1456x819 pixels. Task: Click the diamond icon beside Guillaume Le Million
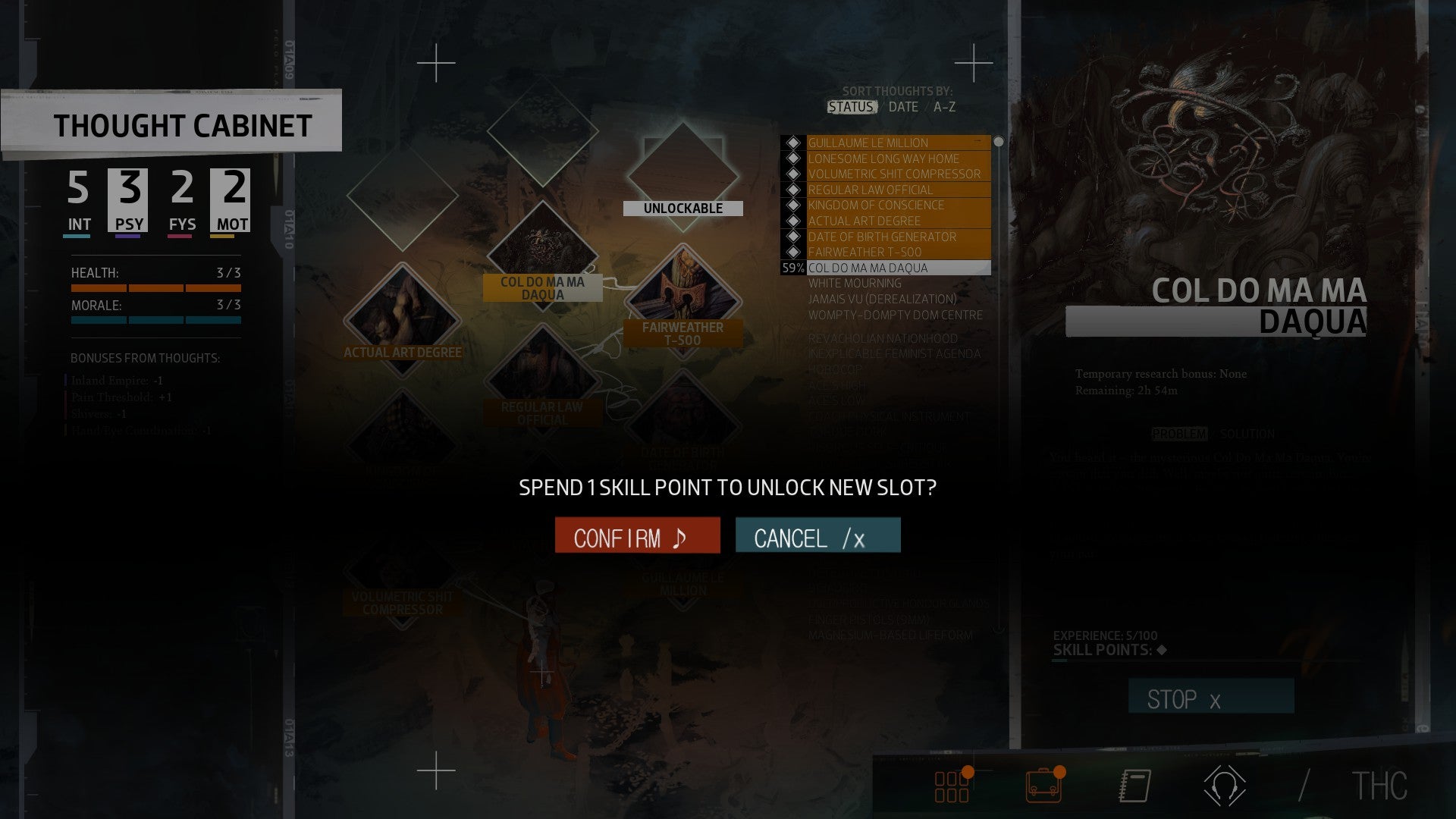[x=793, y=143]
